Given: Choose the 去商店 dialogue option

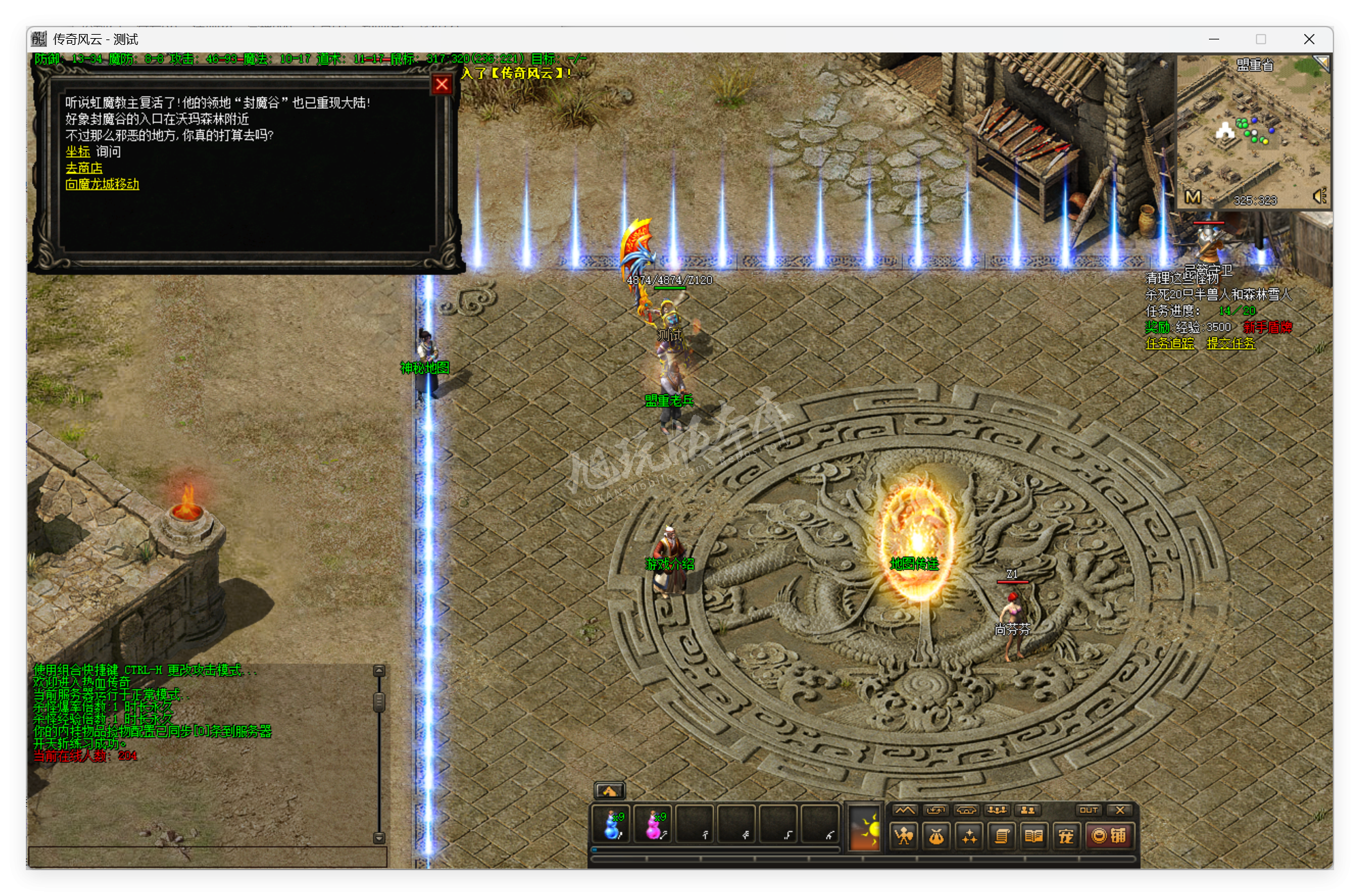Looking at the screenshot, I should 84,168.
